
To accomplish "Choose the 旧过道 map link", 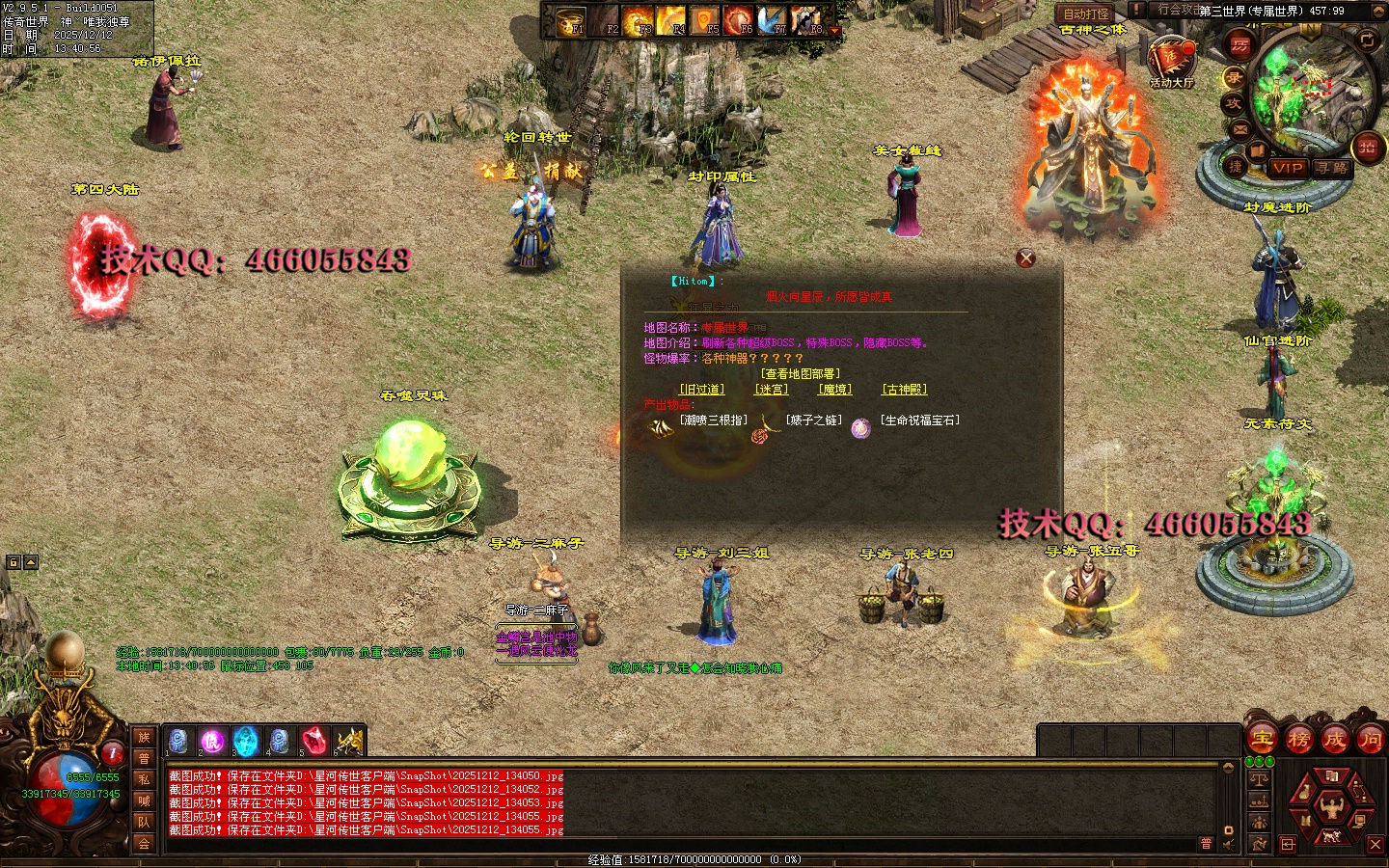I will [701, 390].
